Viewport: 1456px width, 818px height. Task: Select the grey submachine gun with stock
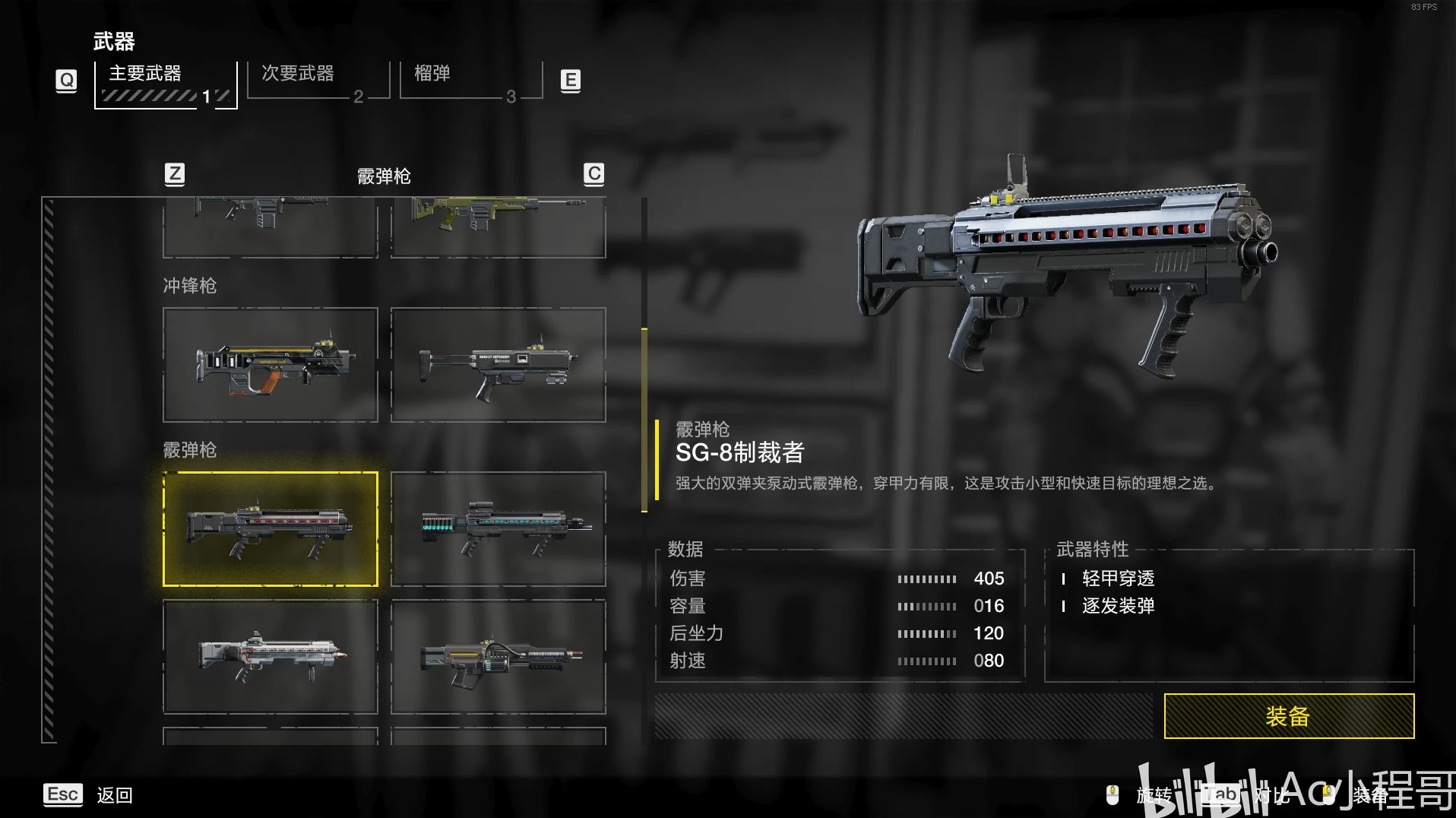[x=499, y=365]
